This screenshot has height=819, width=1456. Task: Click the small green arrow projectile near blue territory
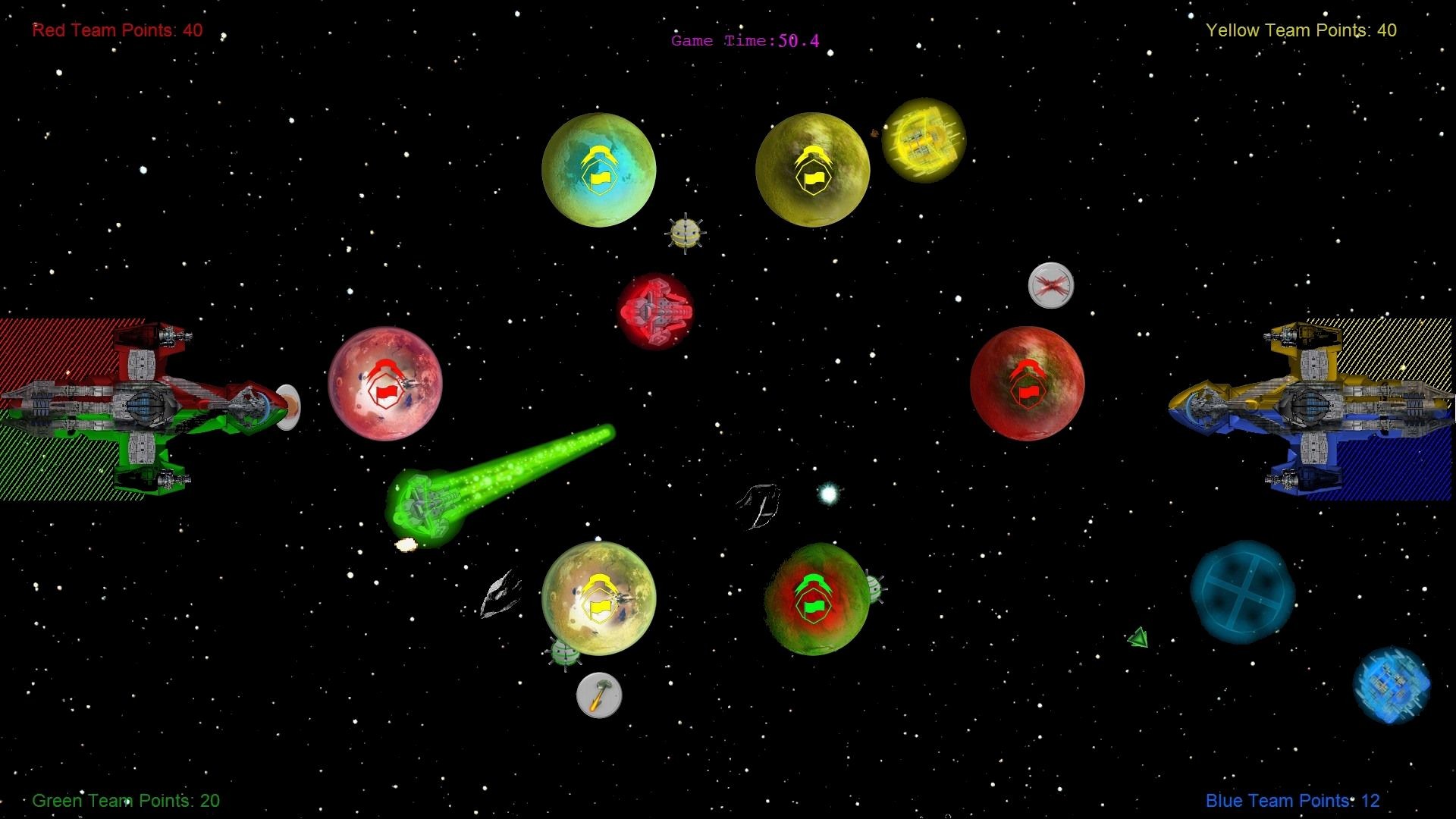(x=1137, y=638)
